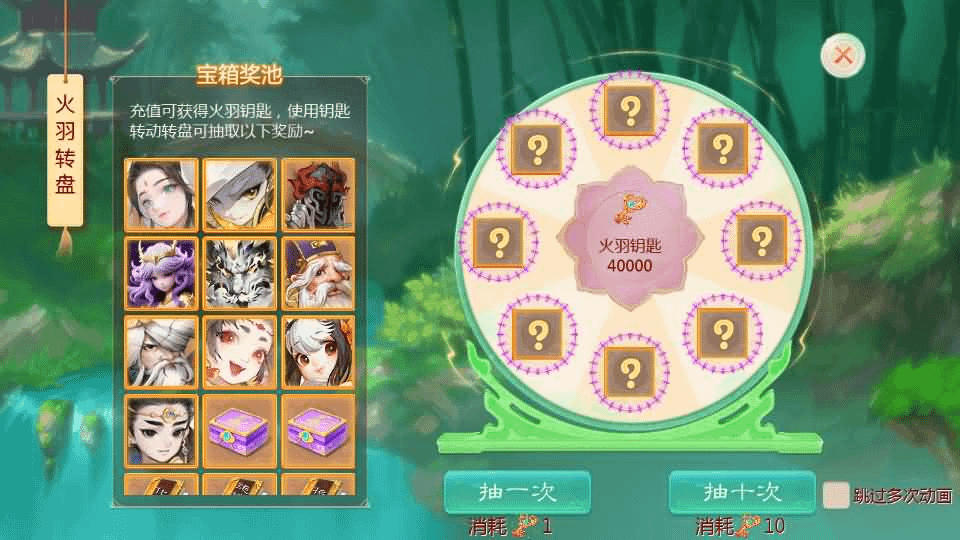The image size is (960, 540).
Task: Select the laughing red-eyed girl portrait
Action: [240, 352]
